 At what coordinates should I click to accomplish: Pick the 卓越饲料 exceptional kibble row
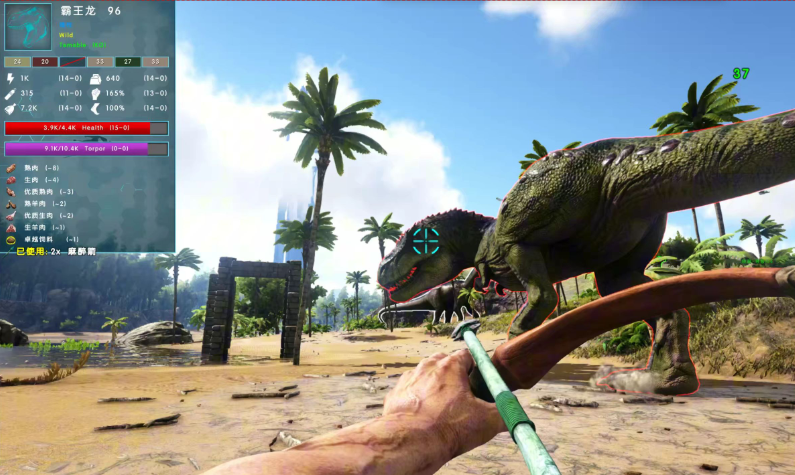45,240
